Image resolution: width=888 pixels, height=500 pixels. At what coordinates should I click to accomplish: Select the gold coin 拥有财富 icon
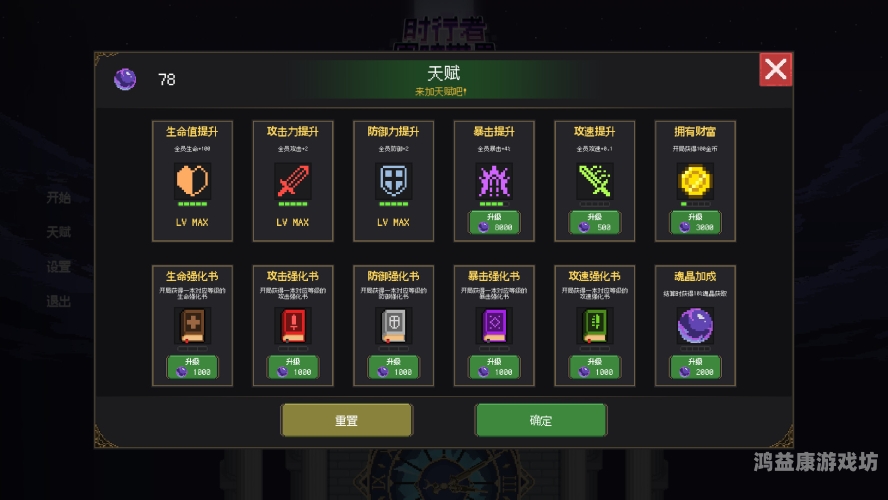(x=695, y=181)
